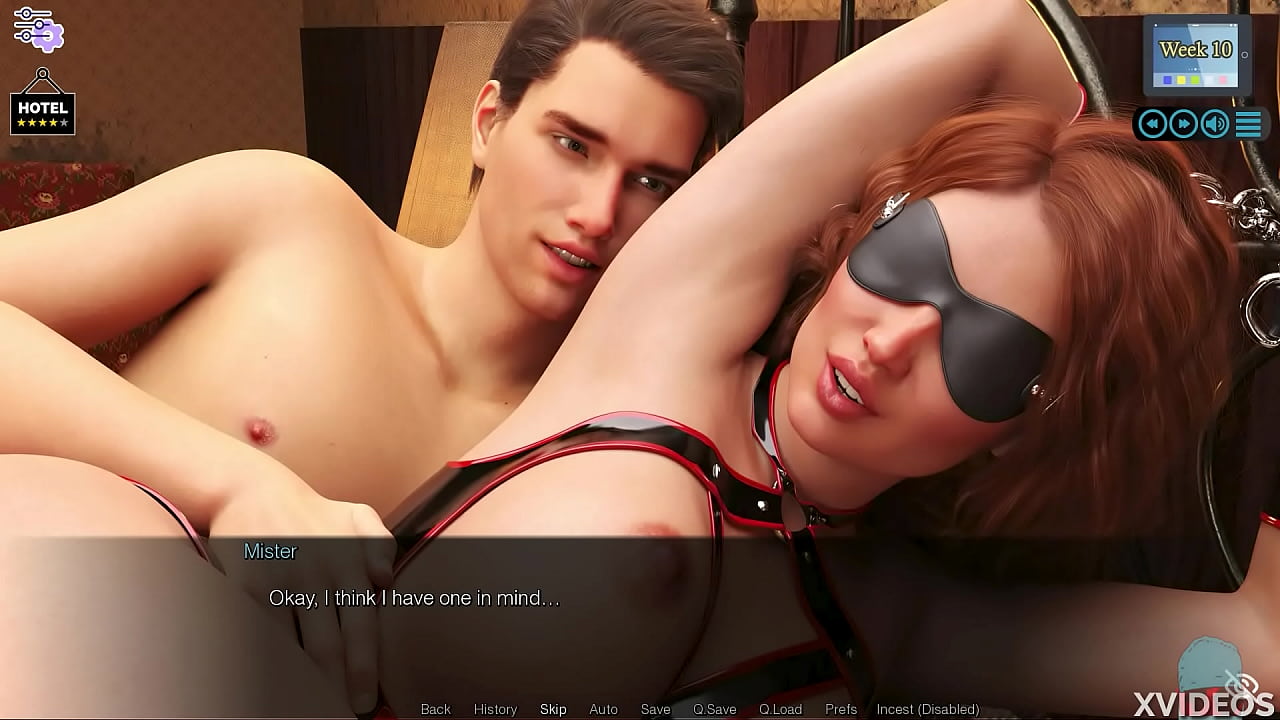Select the rewind playback icon

click(x=1153, y=123)
